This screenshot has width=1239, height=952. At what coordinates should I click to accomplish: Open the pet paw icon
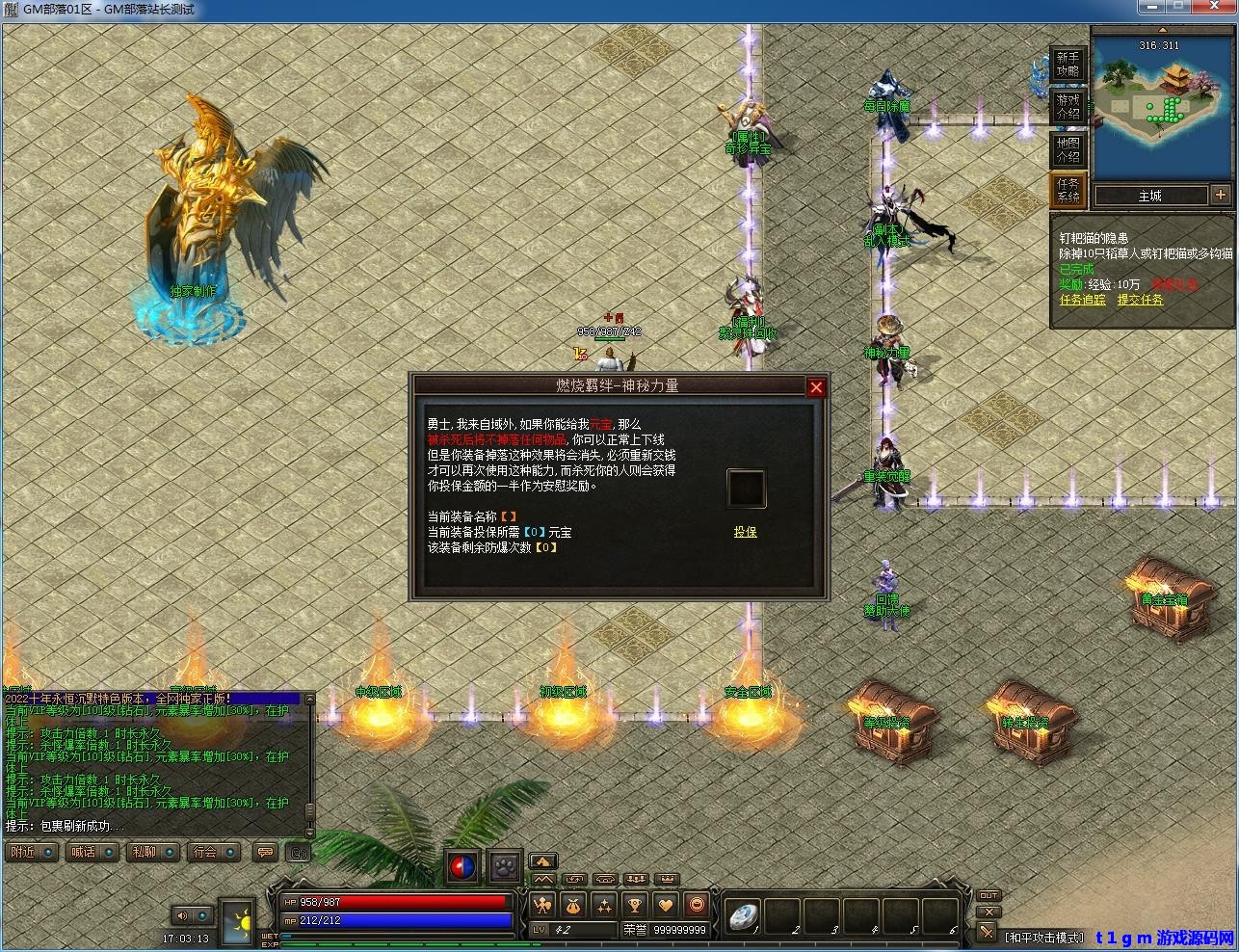(x=504, y=867)
